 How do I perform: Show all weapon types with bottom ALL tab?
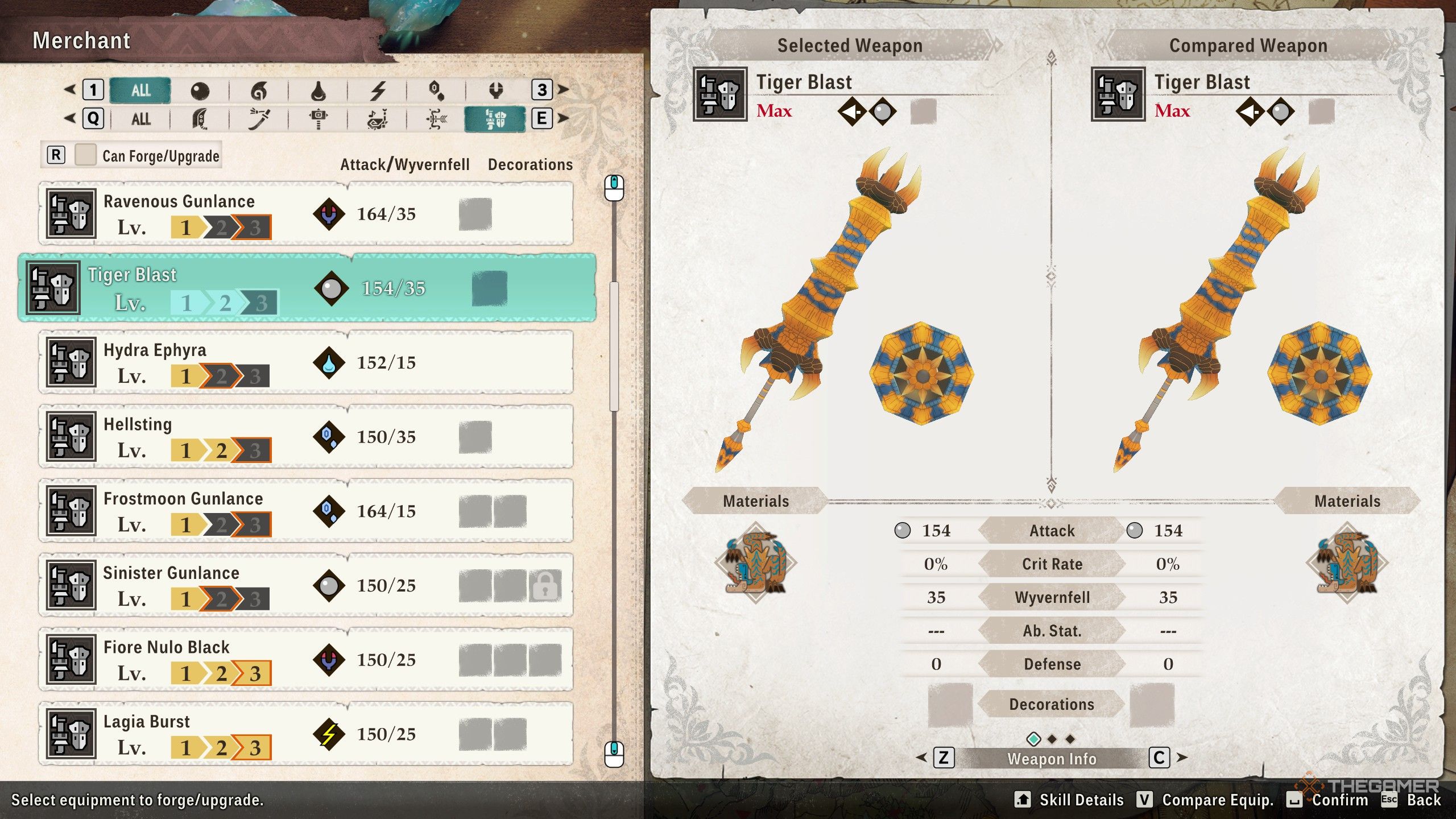[x=140, y=119]
